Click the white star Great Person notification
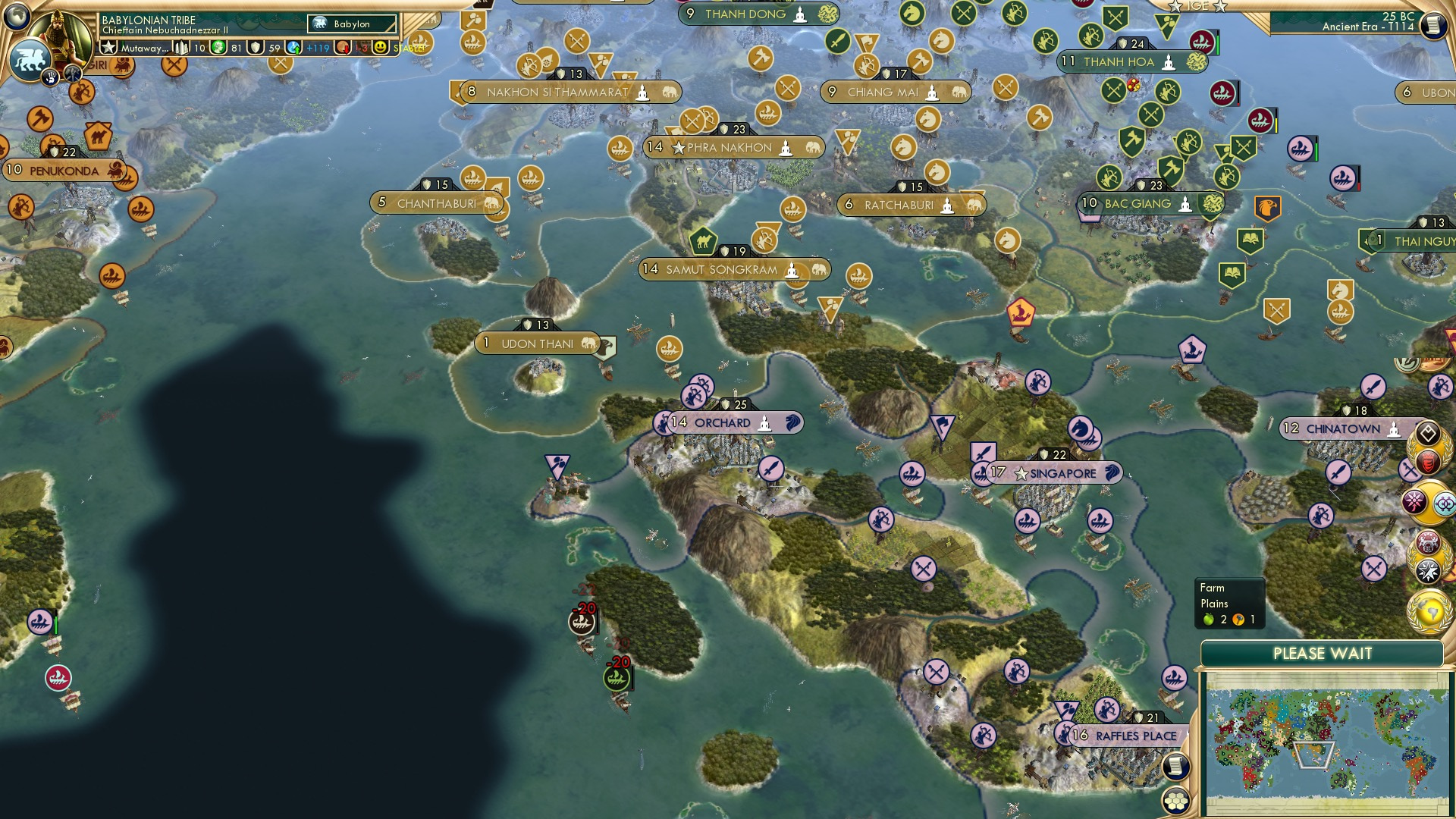The height and width of the screenshot is (819, 1456). [1426, 569]
